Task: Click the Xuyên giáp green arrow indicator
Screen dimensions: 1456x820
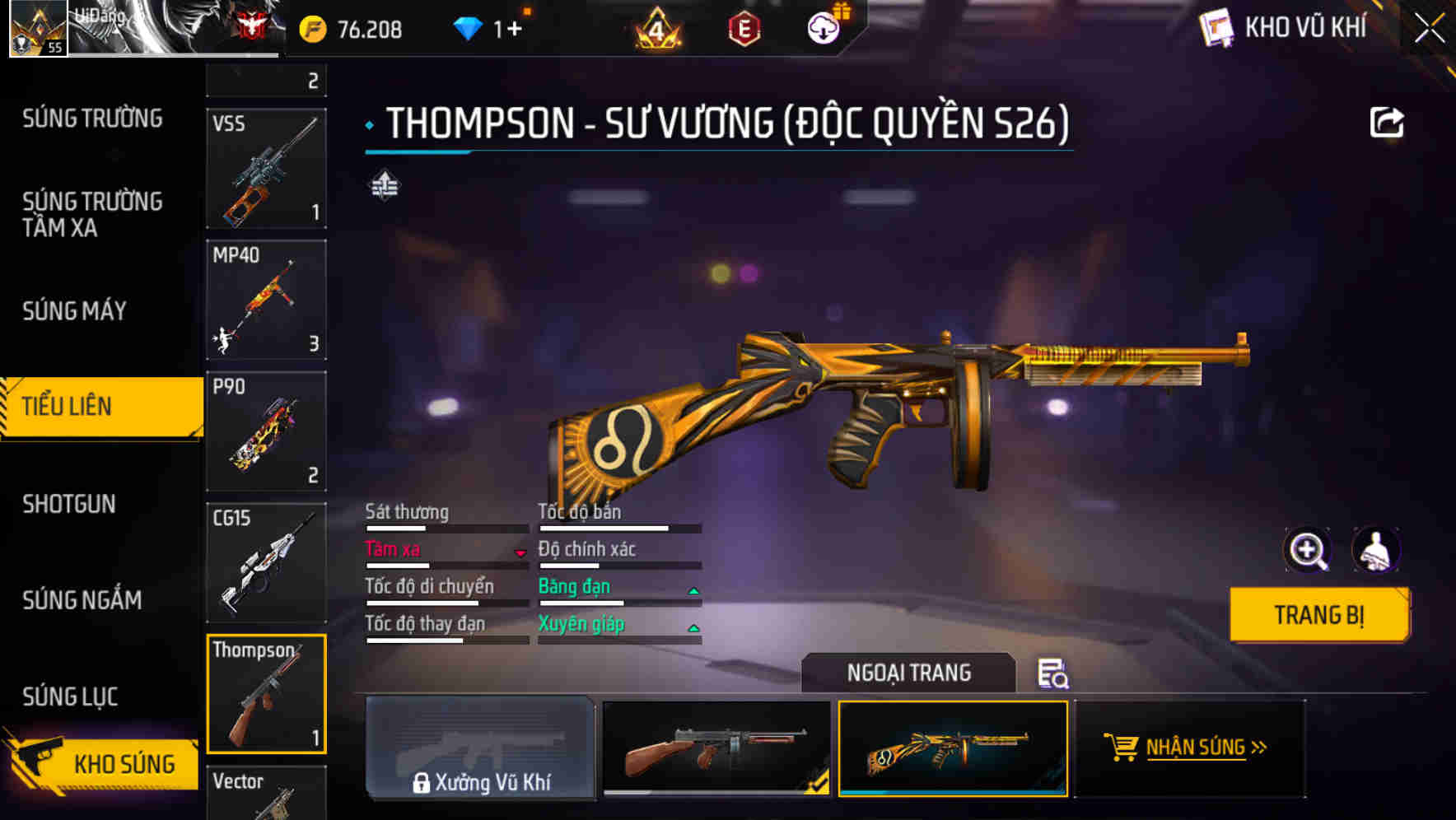Action: [693, 627]
